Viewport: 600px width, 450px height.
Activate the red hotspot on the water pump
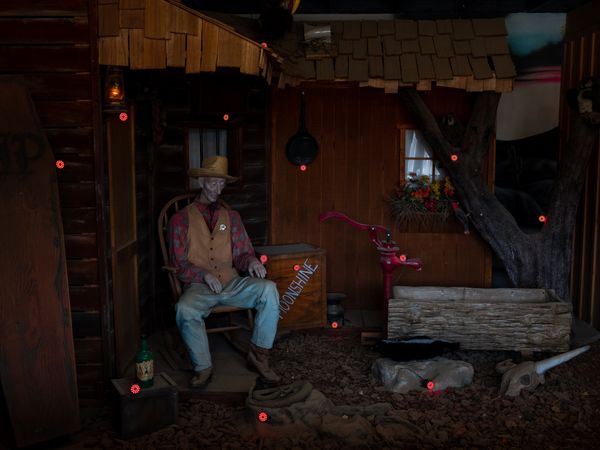pyautogui.click(x=402, y=258)
